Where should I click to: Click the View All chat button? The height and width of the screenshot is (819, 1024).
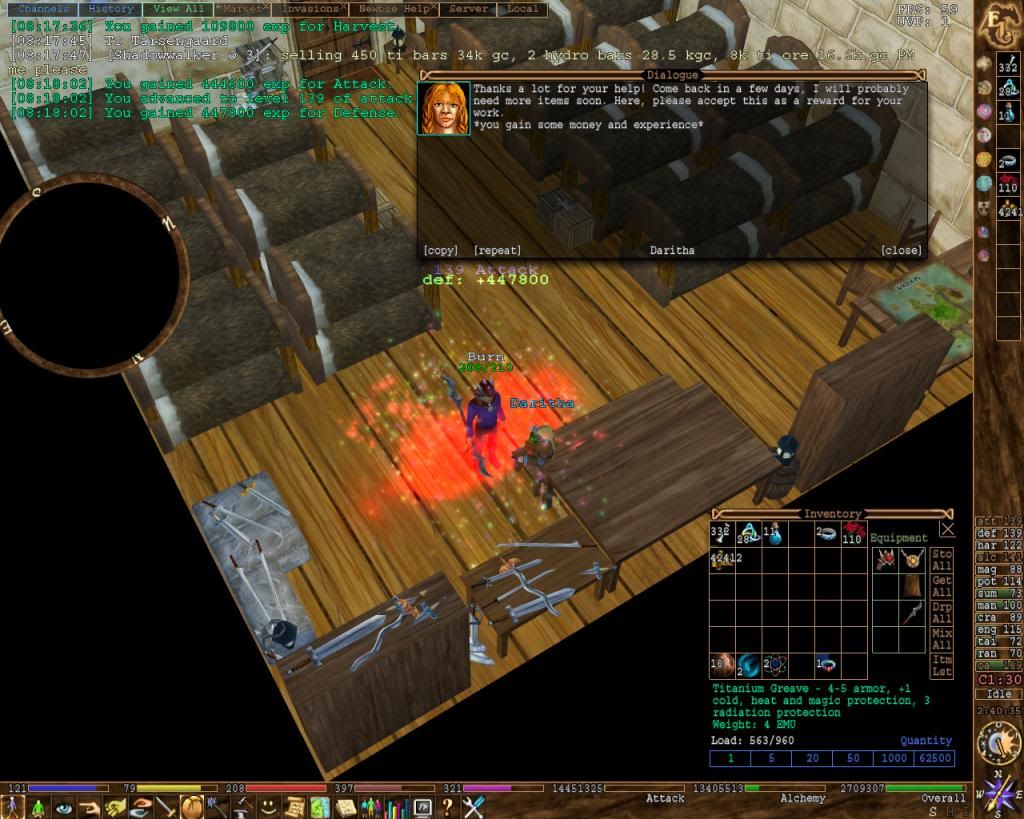(179, 9)
